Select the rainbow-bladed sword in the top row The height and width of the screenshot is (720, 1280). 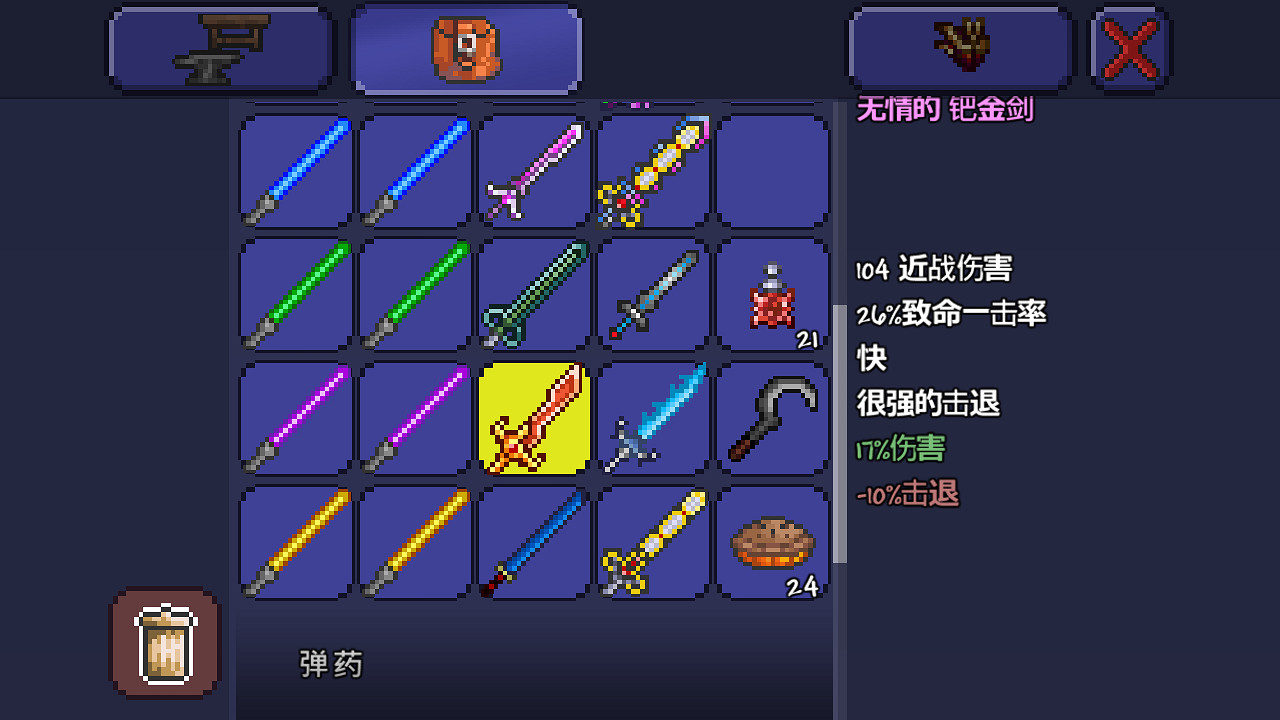click(x=653, y=172)
